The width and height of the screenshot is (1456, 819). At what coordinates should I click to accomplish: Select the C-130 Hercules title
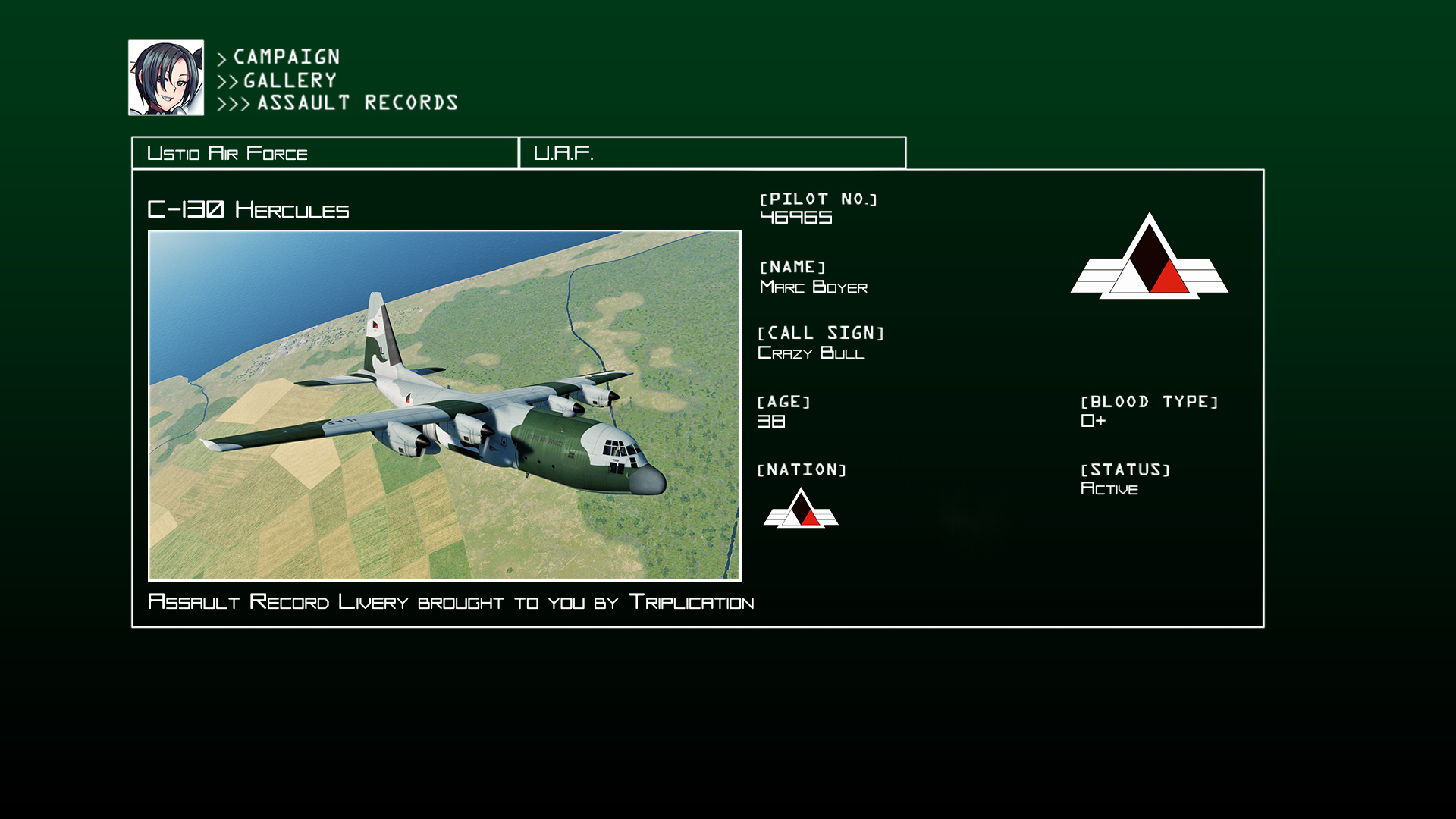click(x=250, y=209)
